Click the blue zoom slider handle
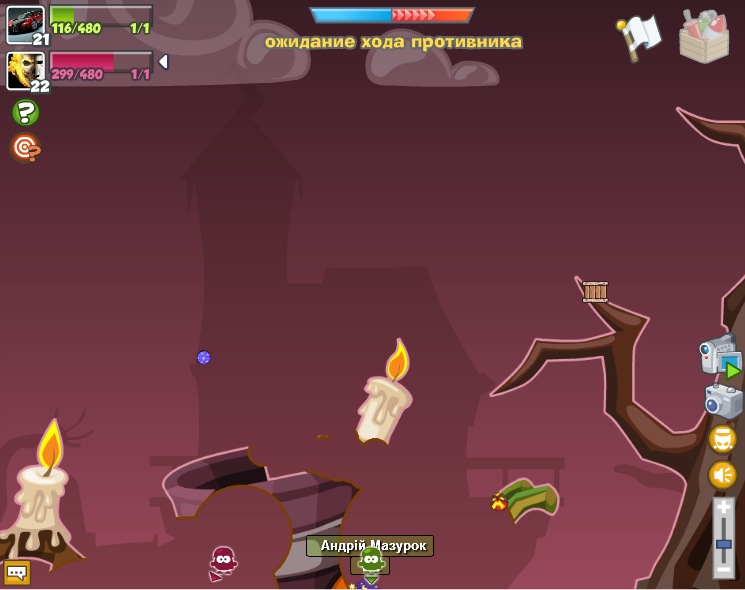 [723, 542]
